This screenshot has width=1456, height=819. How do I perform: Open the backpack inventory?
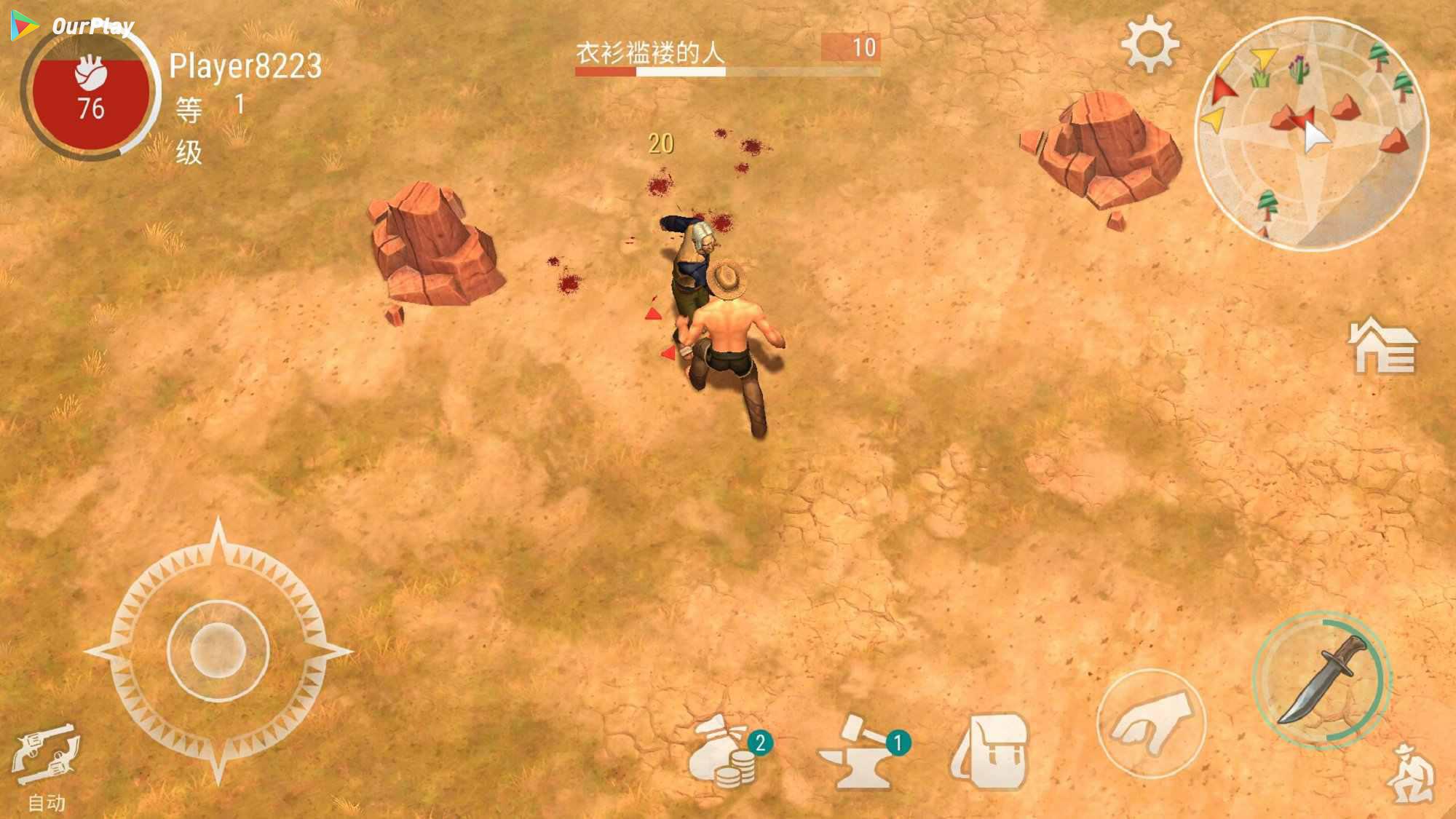(991, 752)
